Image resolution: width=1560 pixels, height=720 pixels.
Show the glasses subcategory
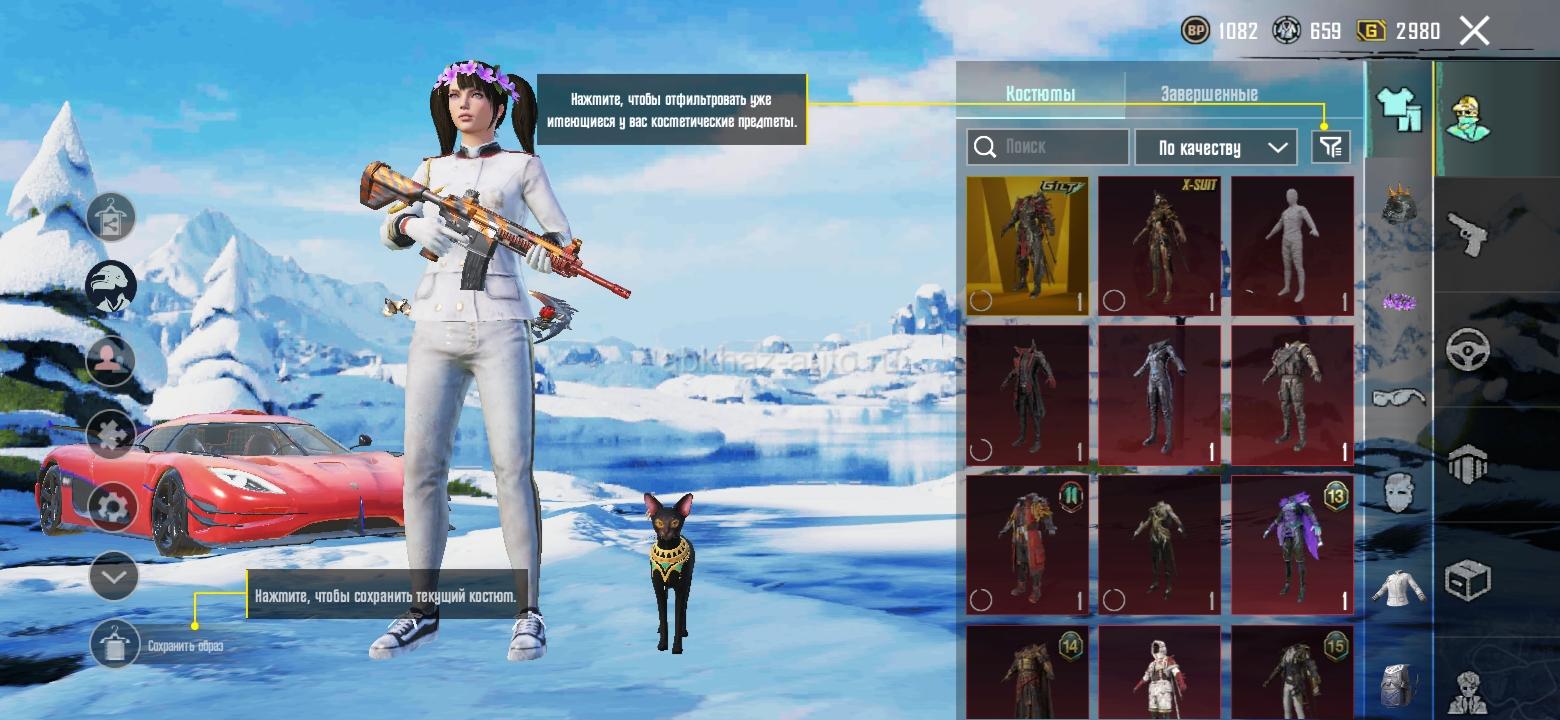click(1398, 397)
